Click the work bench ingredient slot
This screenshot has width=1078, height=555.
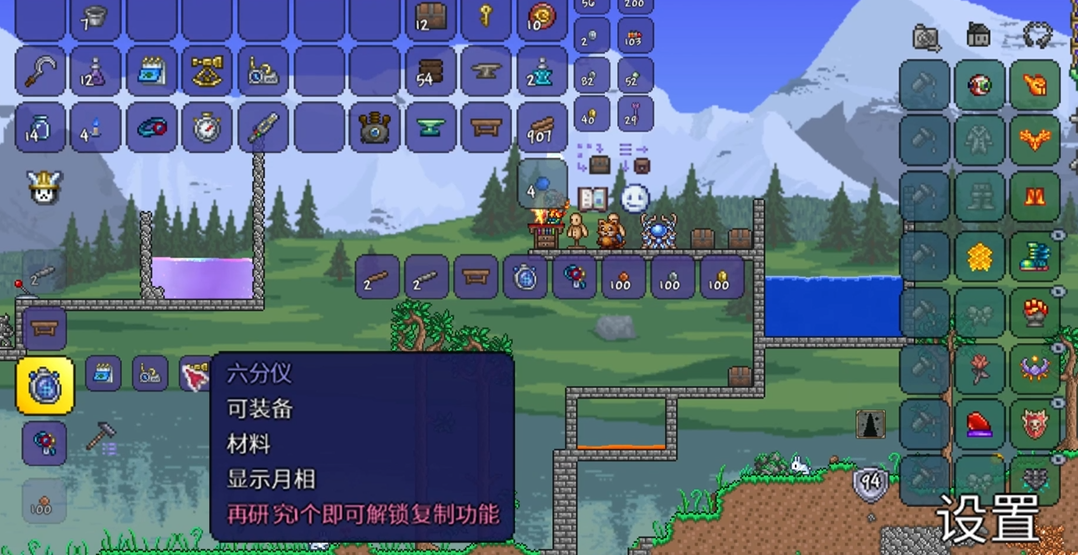(x=476, y=278)
